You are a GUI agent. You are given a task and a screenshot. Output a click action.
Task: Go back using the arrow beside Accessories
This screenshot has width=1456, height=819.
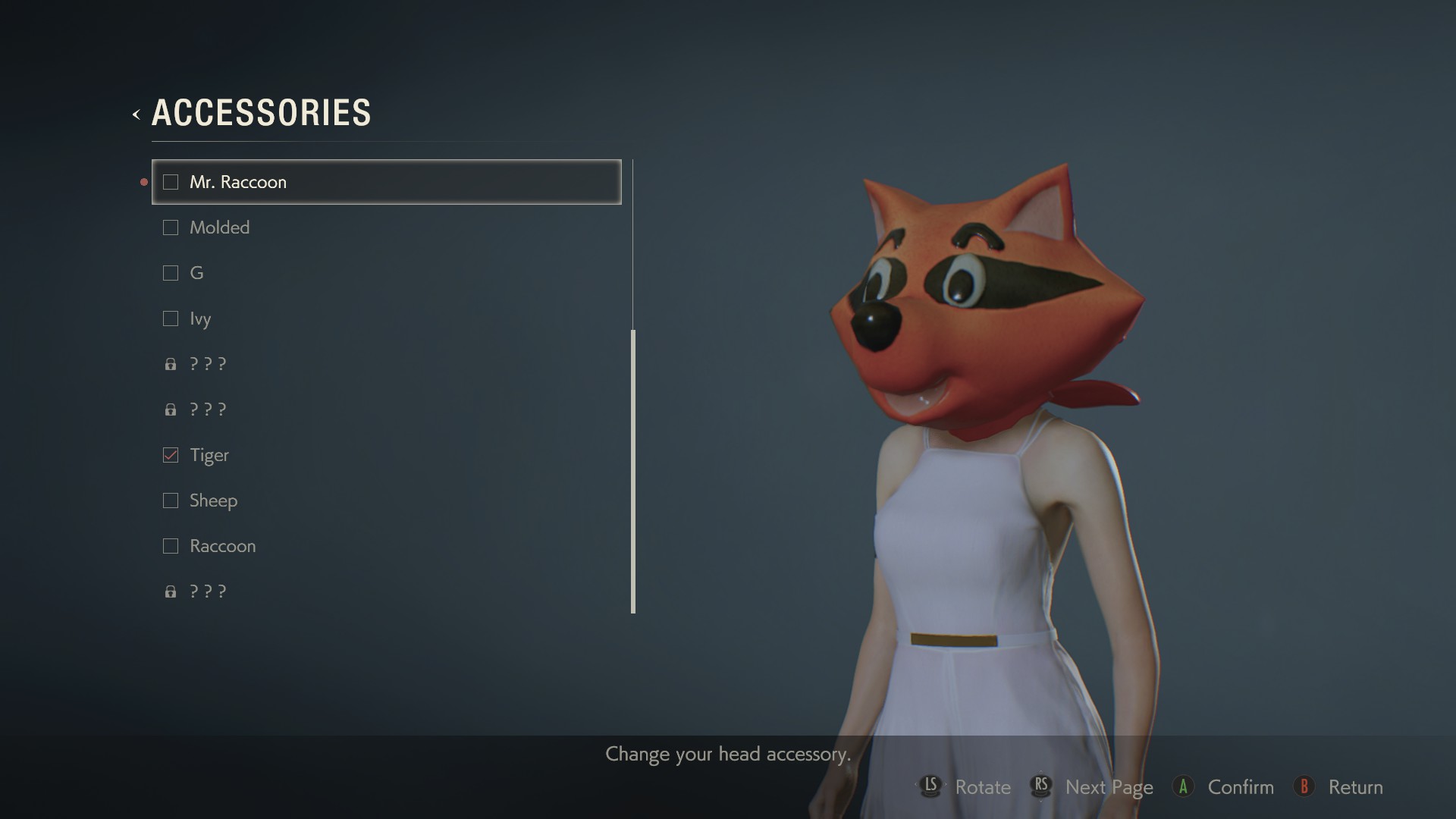pyautogui.click(x=136, y=115)
